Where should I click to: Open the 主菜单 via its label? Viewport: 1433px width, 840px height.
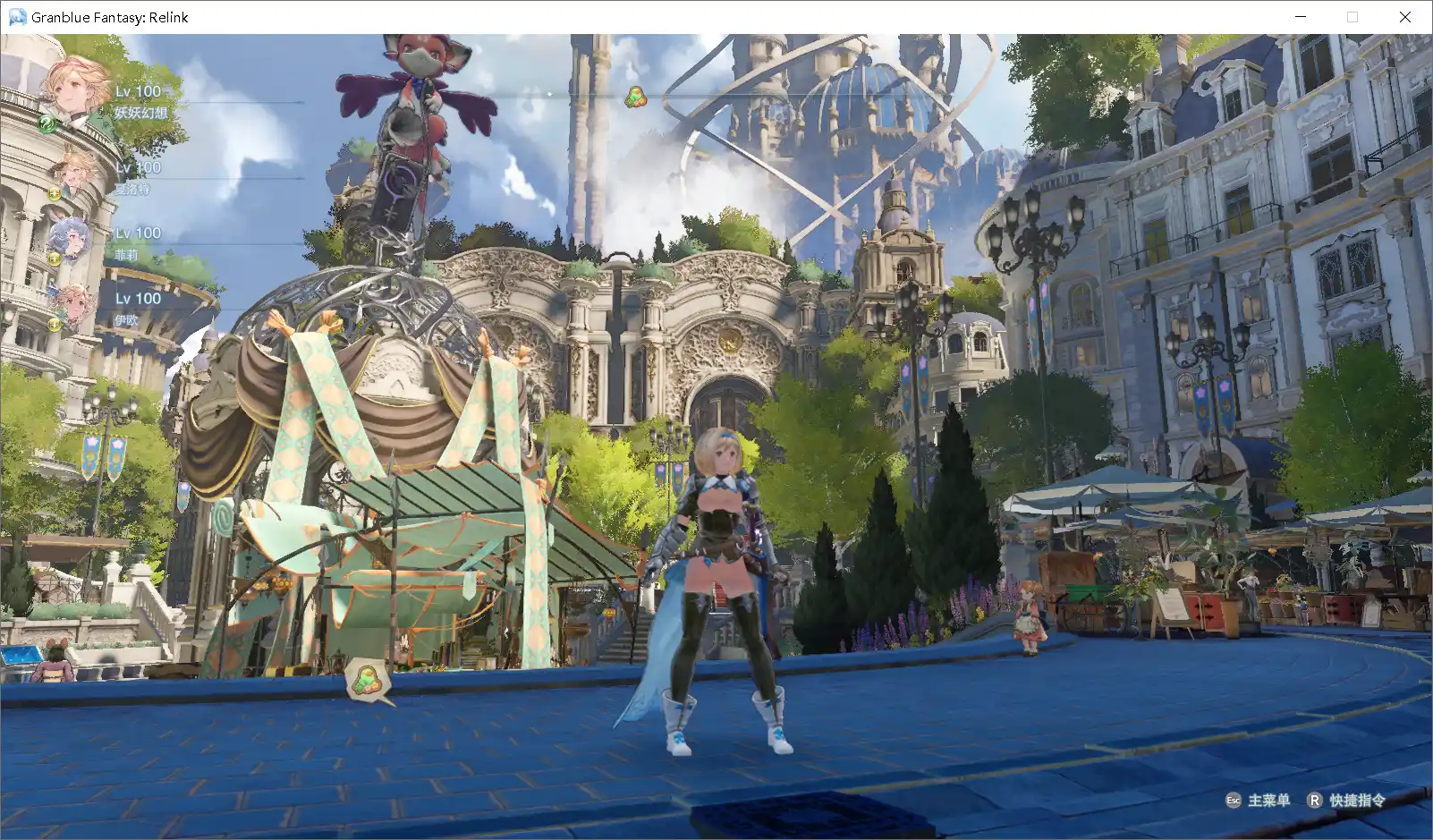click(x=1268, y=802)
